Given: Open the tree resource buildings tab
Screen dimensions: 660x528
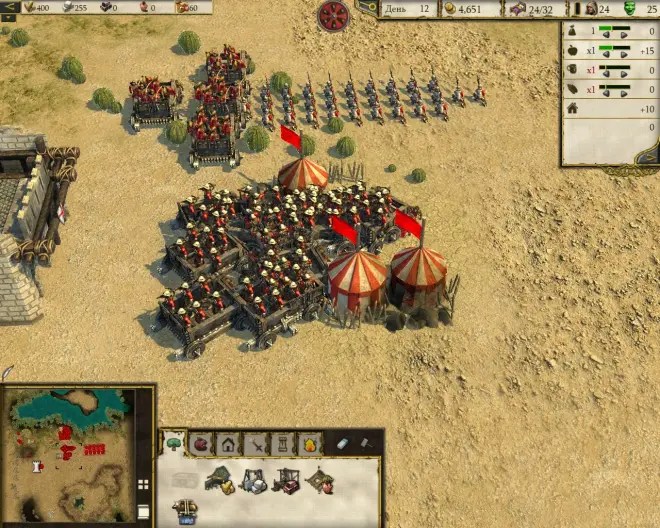Looking at the screenshot, I should (174, 443).
